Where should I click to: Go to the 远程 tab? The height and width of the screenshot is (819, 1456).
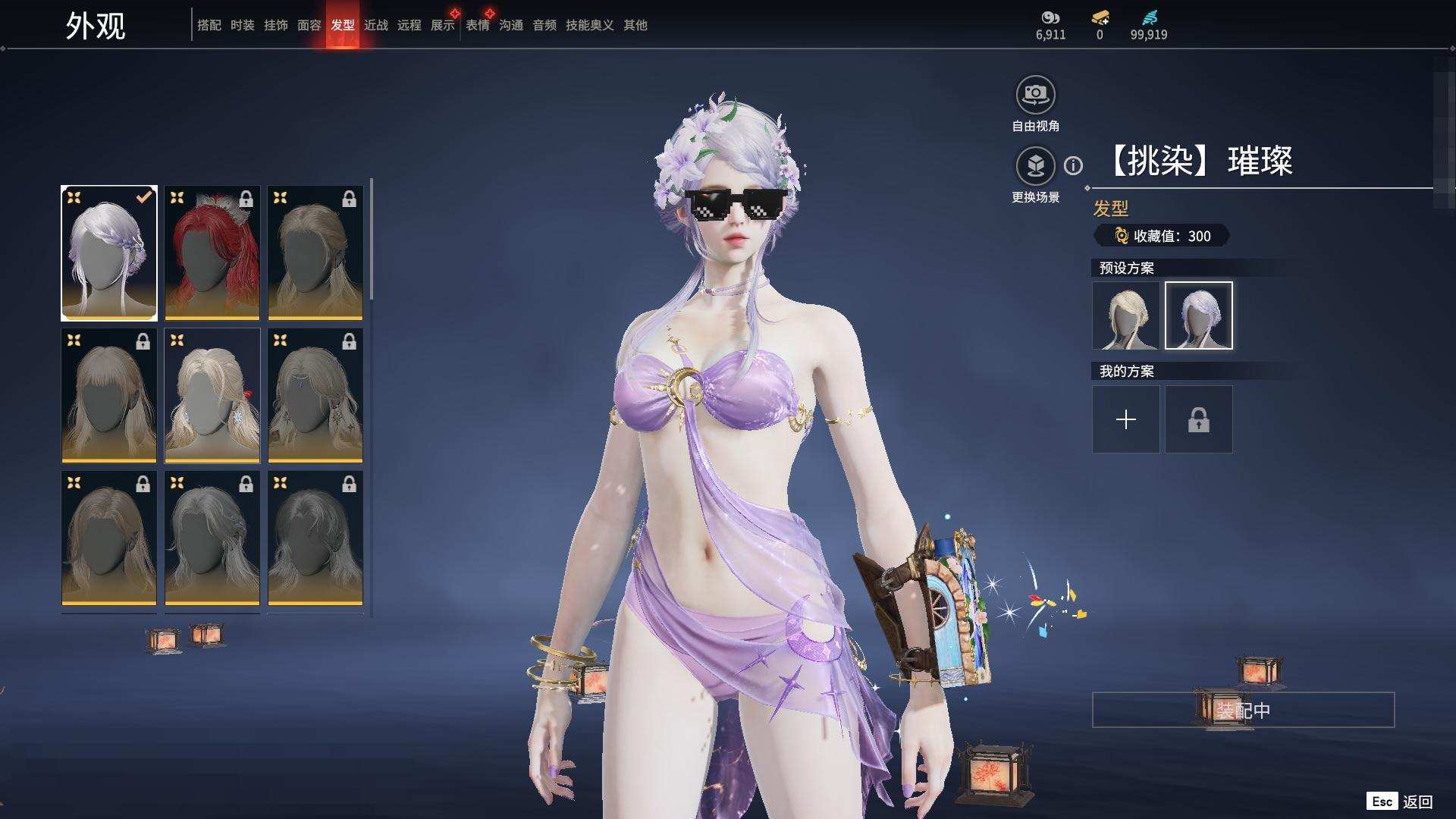[x=409, y=25]
